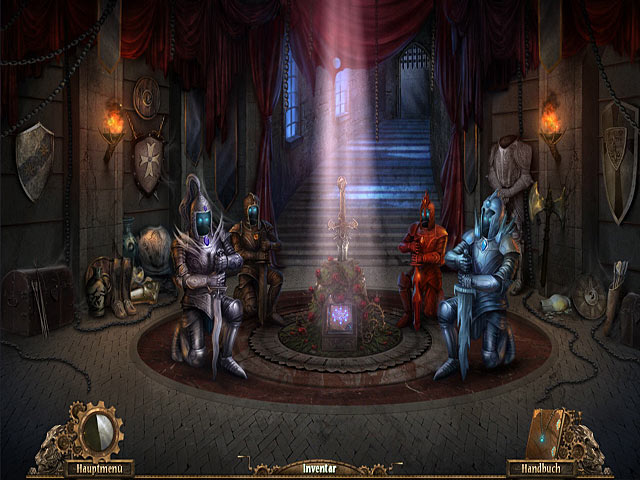Click the leather handbook icon

coord(550,431)
